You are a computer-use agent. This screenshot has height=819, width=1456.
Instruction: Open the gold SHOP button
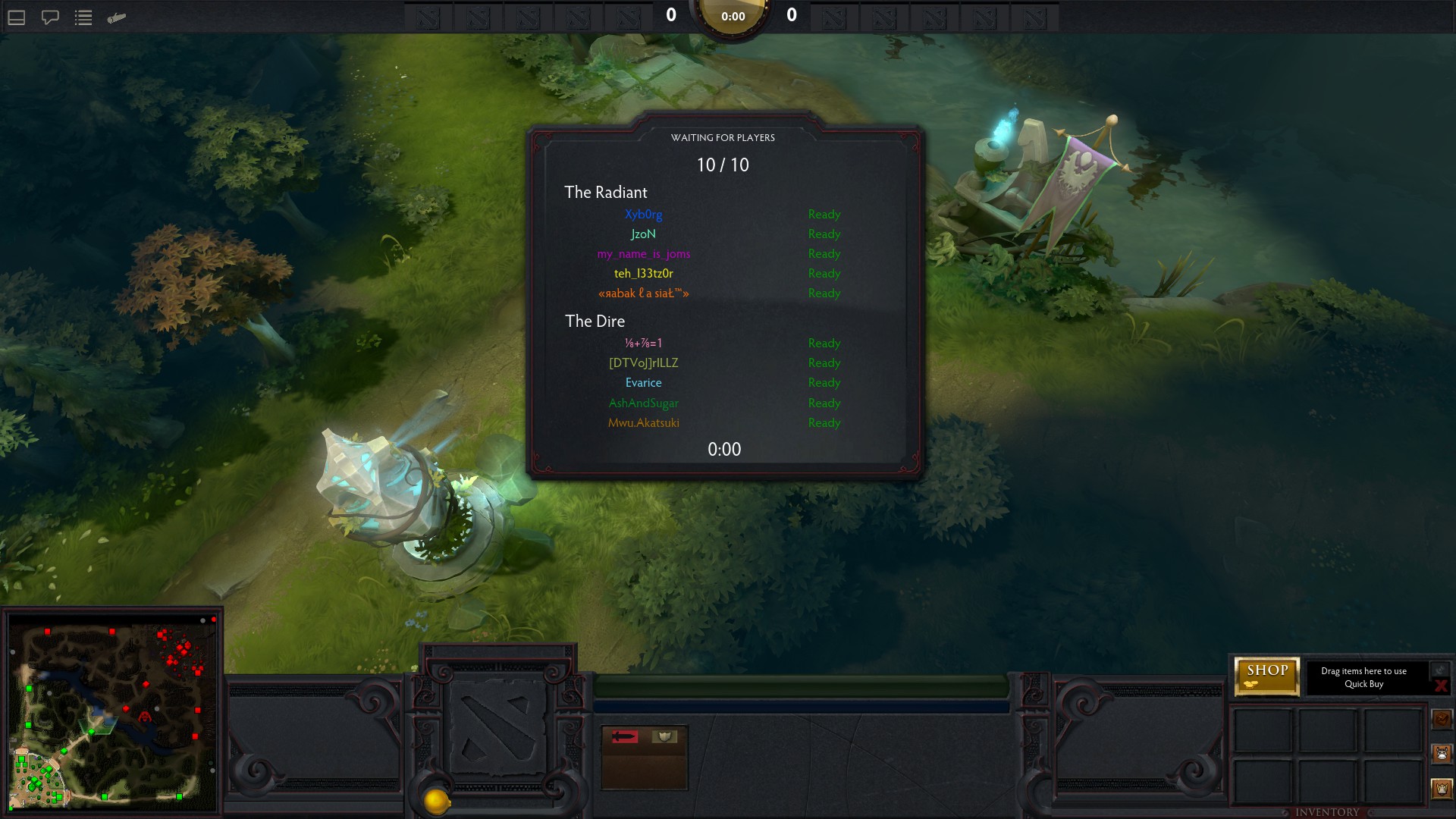coord(1266,676)
